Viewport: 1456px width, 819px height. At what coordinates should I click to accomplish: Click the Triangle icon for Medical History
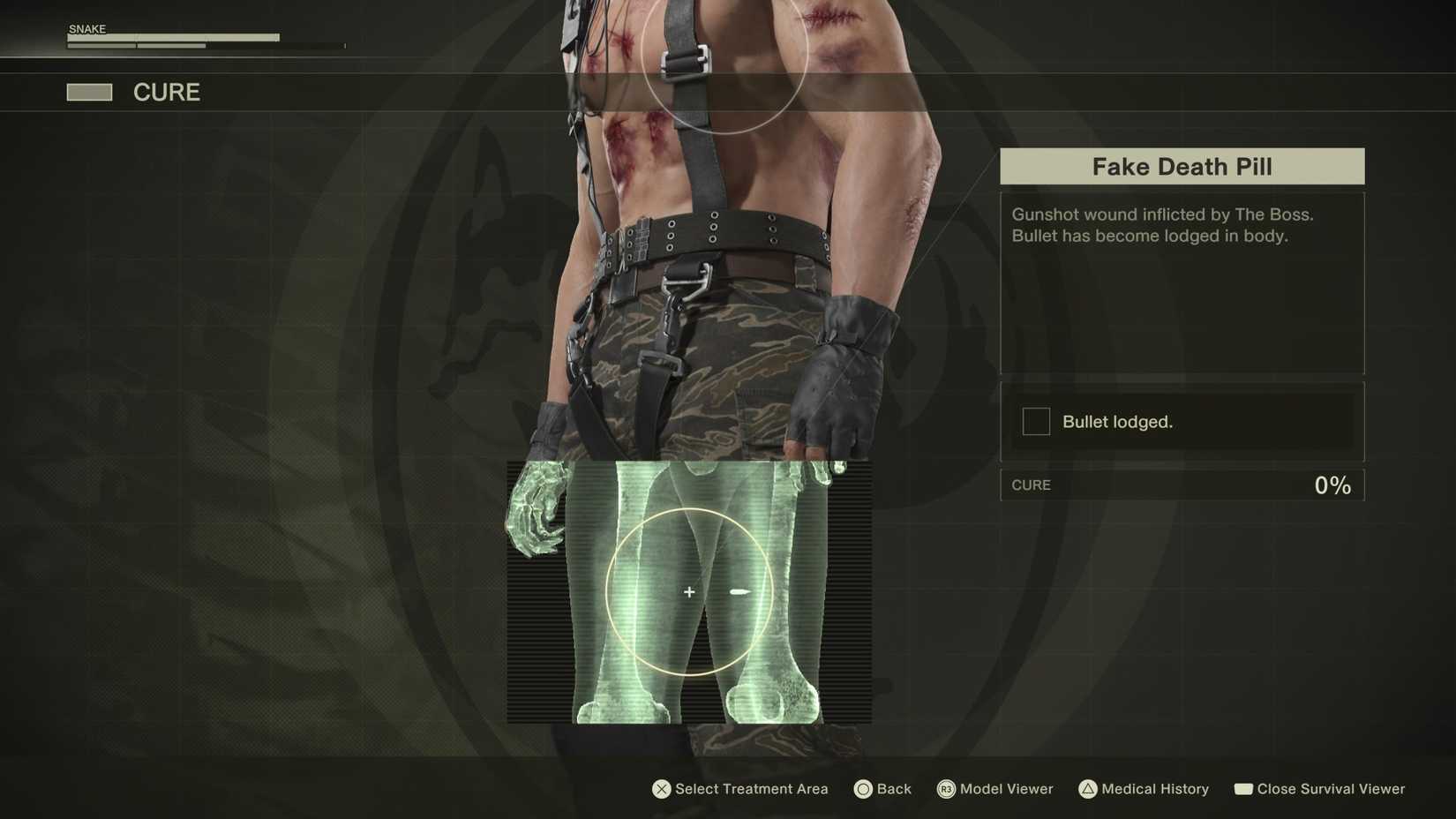1088,789
